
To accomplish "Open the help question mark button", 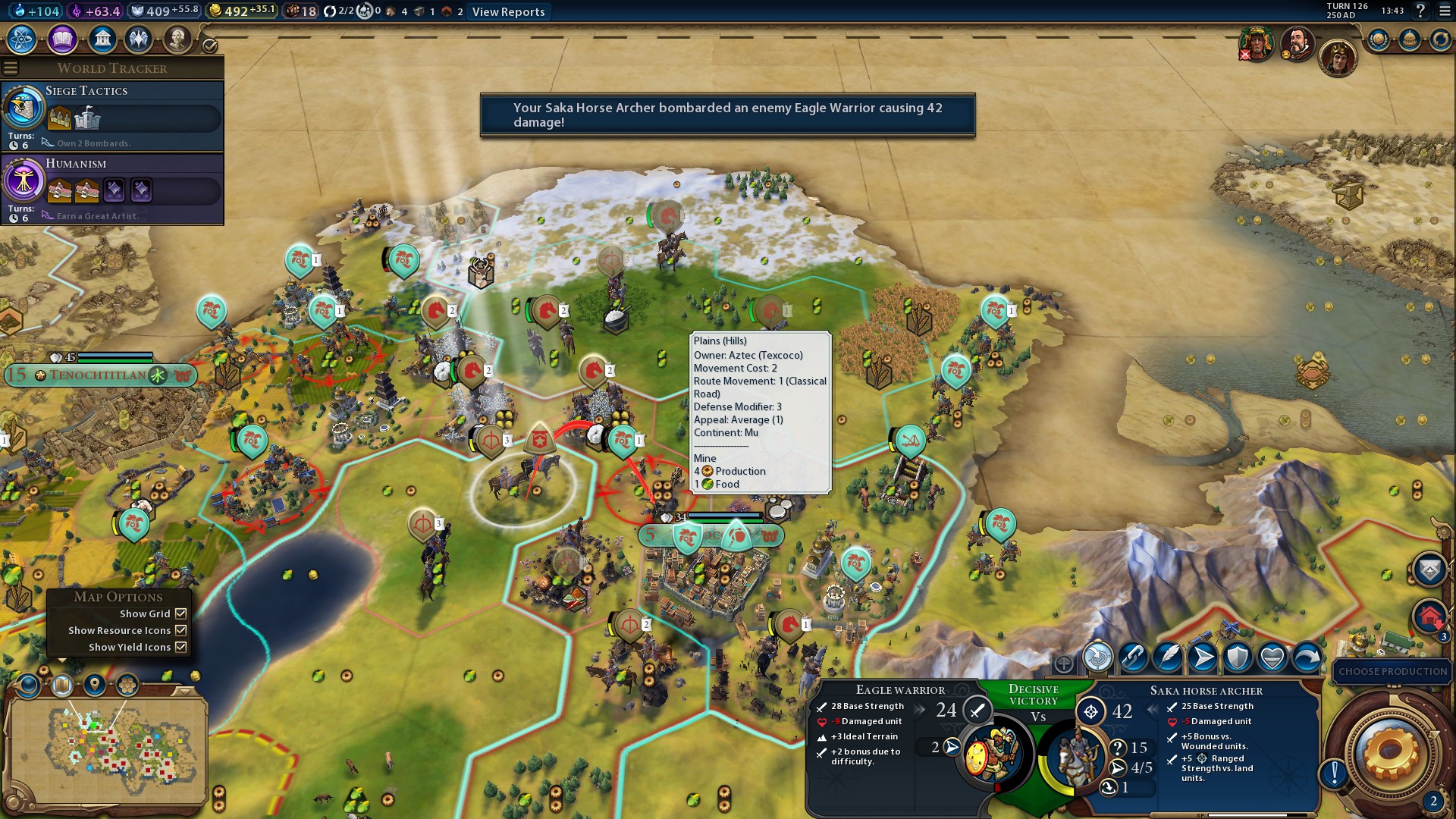I will 1420,11.
